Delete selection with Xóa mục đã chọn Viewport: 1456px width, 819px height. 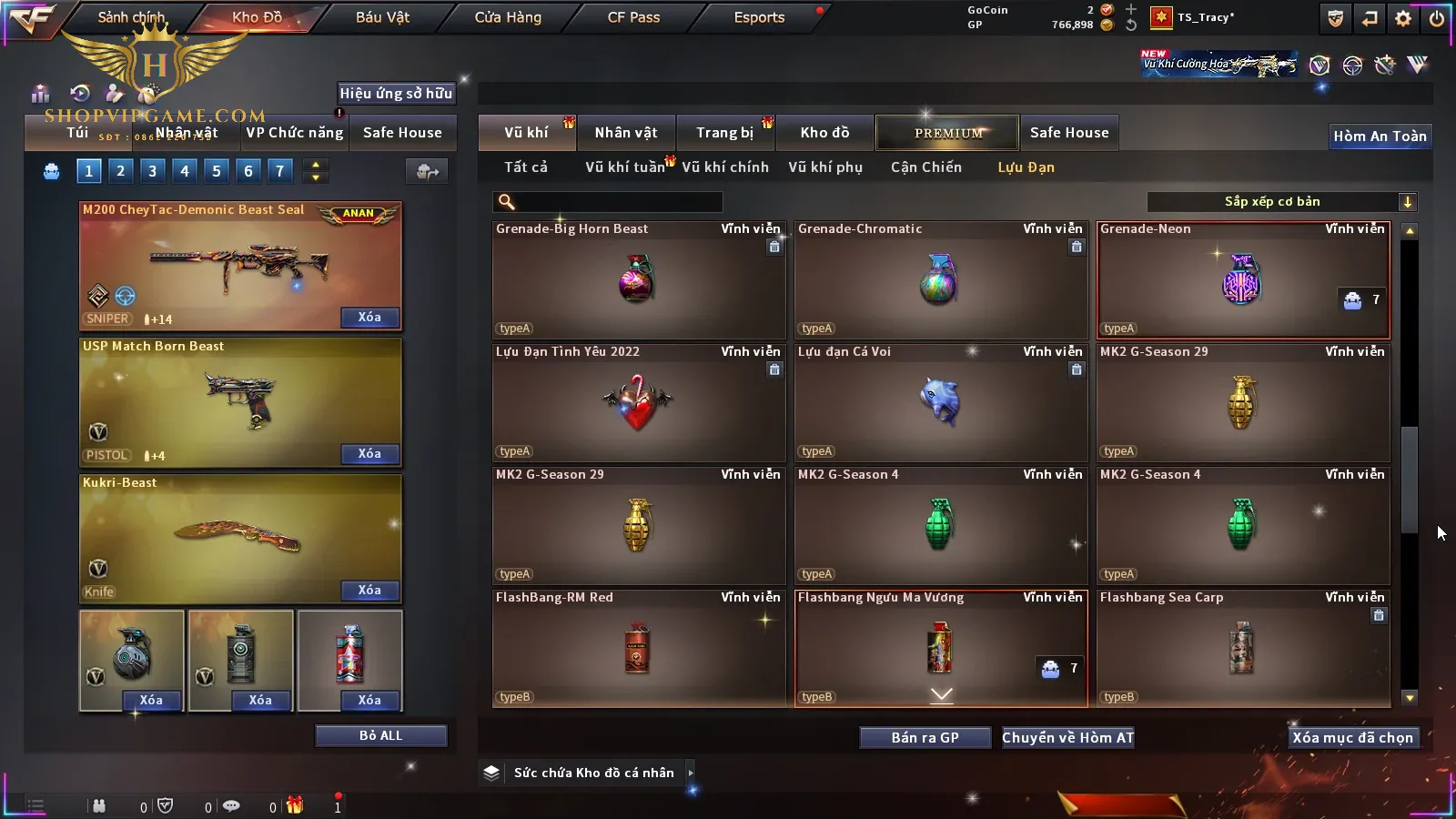[x=1352, y=738]
